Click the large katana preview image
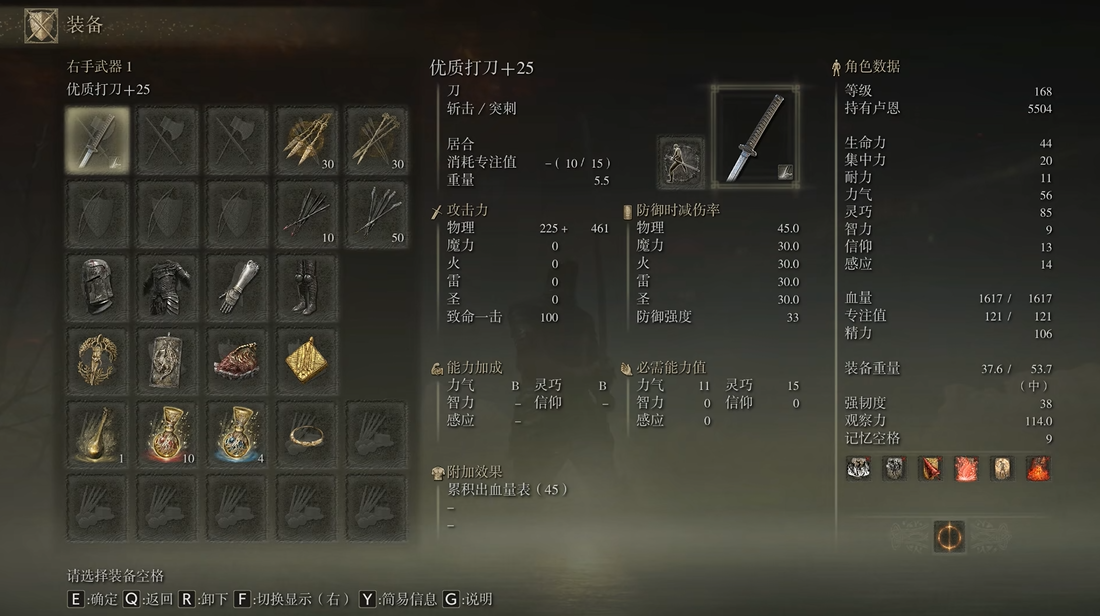The image size is (1100, 616). click(756, 134)
